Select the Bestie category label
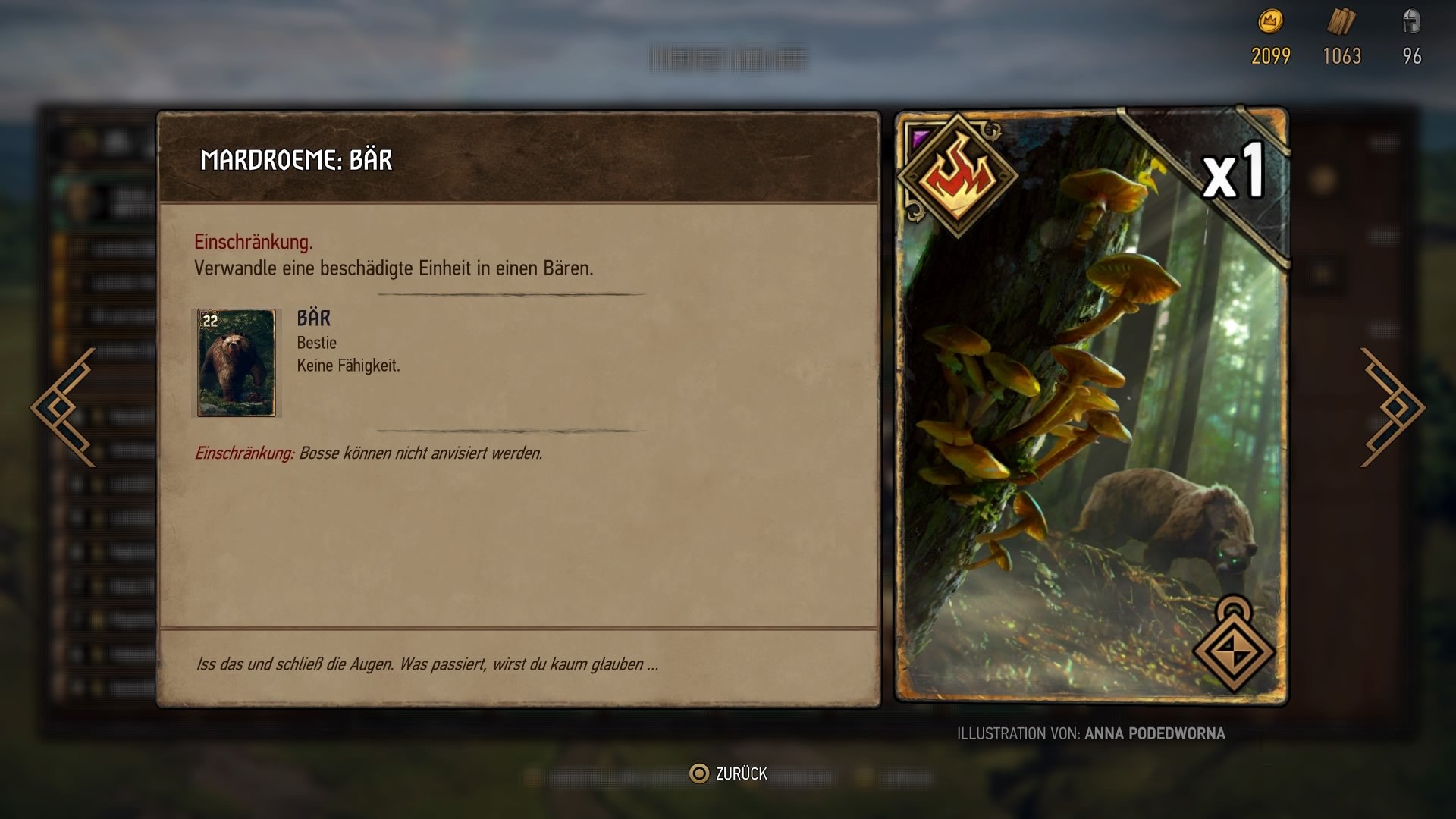 point(315,343)
